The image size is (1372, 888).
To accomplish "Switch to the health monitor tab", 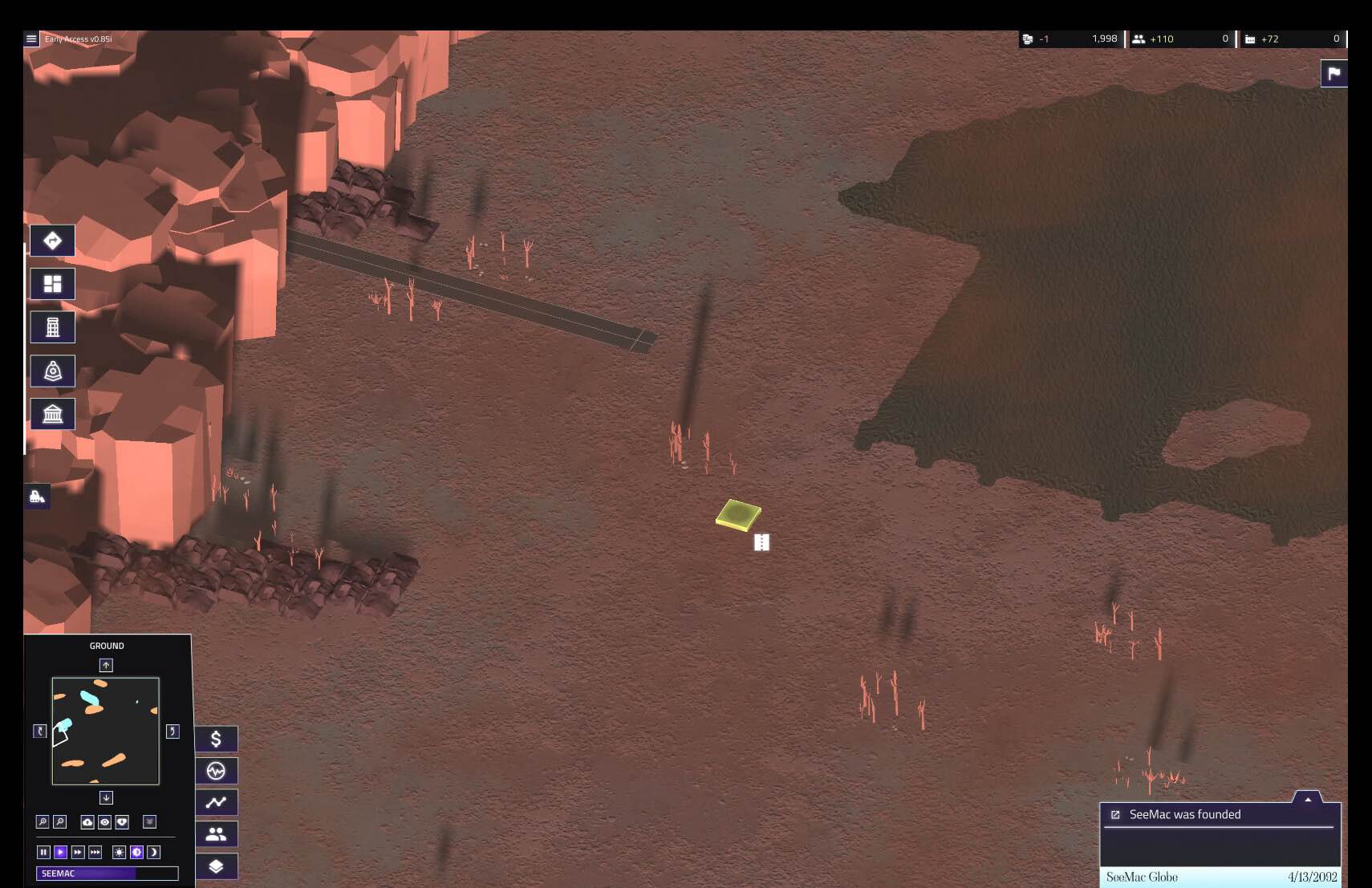I will click(x=216, y=770).
